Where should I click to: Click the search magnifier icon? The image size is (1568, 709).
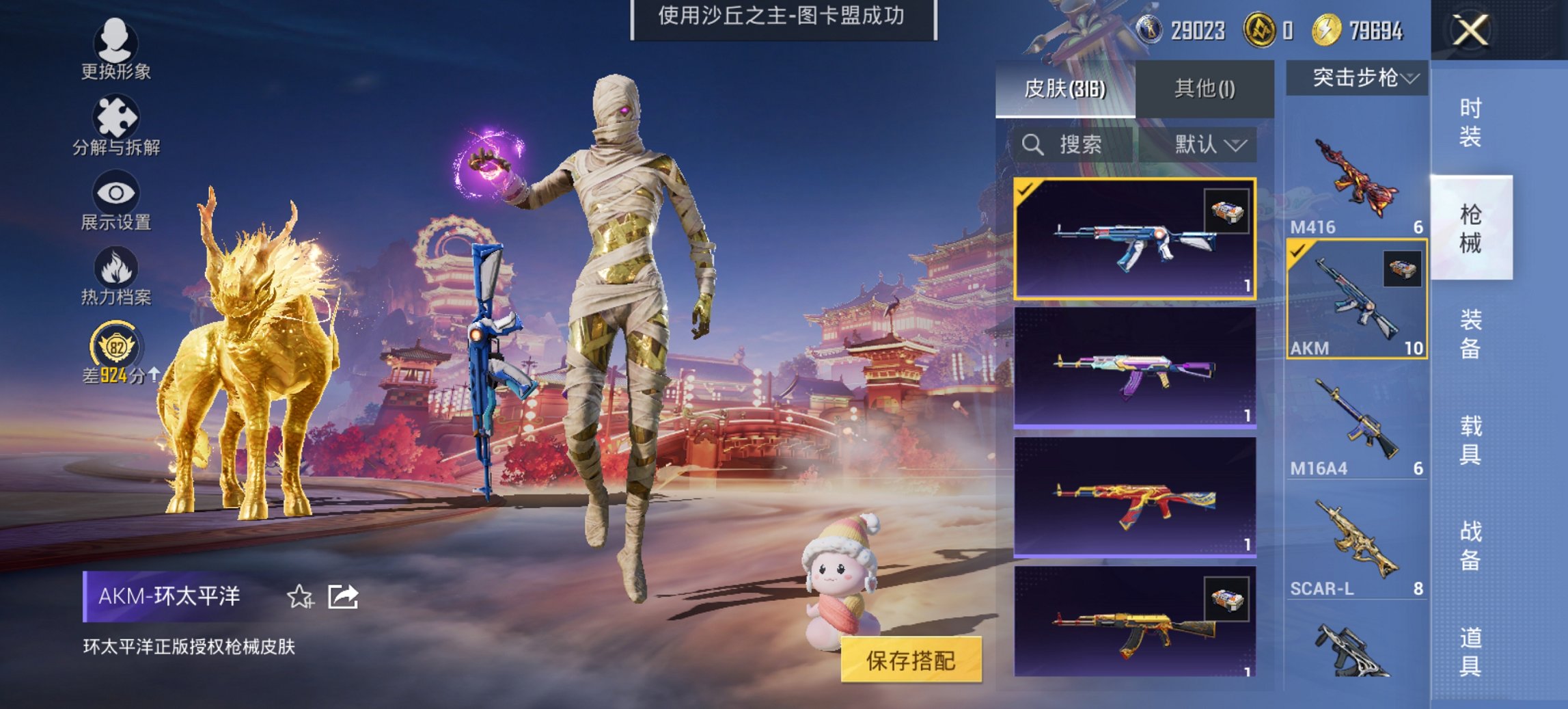[1030, 146]
